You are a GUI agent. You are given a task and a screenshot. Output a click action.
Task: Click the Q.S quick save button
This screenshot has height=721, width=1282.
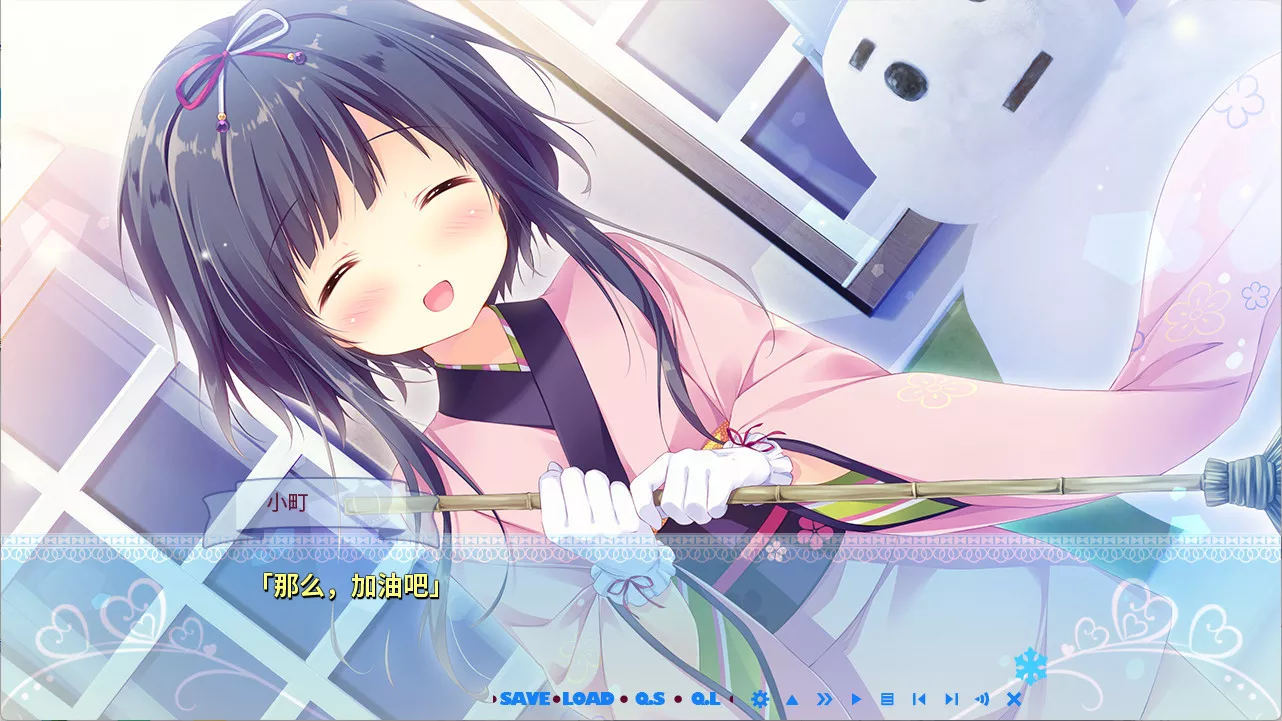[649, 698]
